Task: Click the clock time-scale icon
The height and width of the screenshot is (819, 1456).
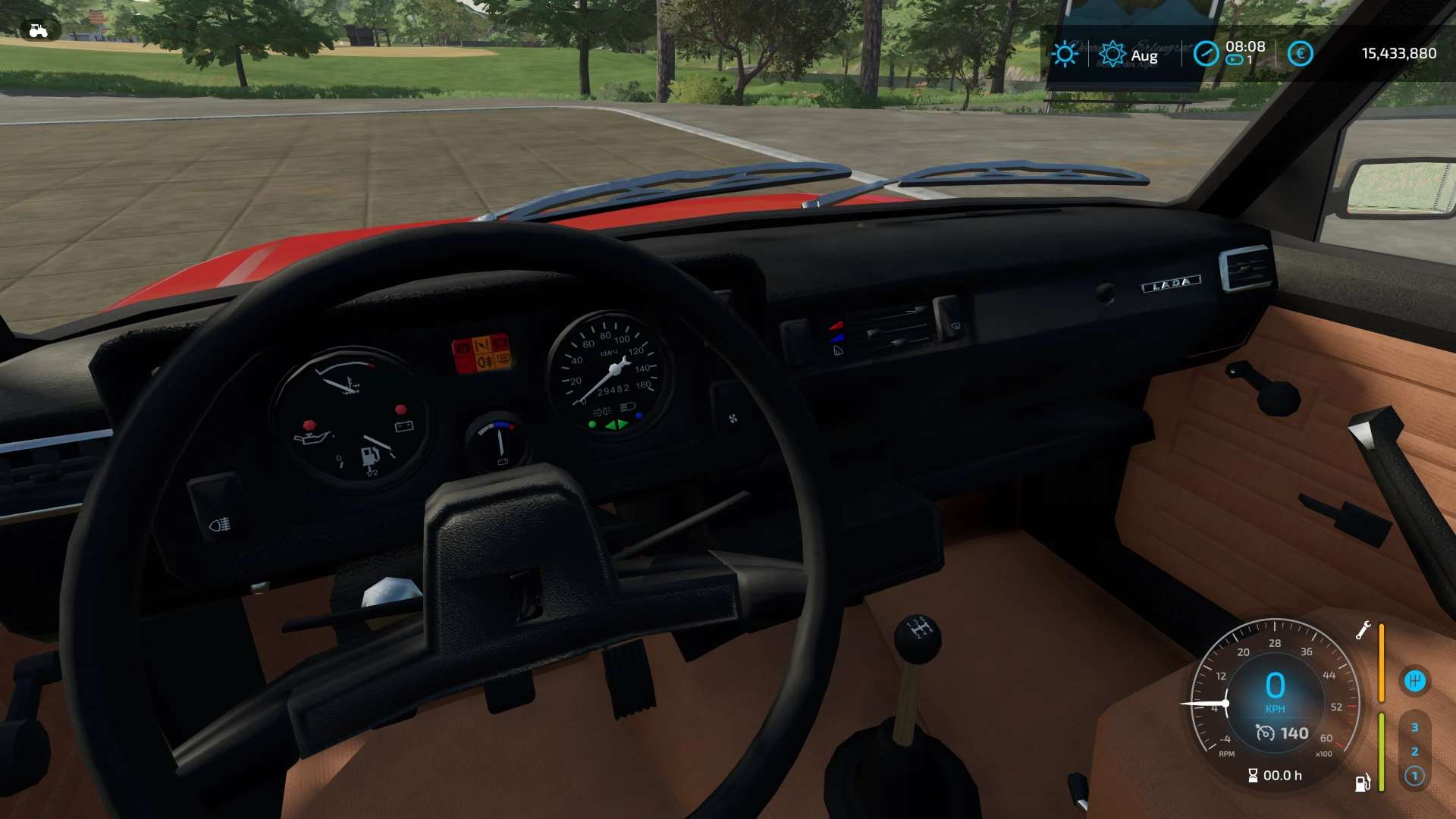Action: pos(1206,54)
